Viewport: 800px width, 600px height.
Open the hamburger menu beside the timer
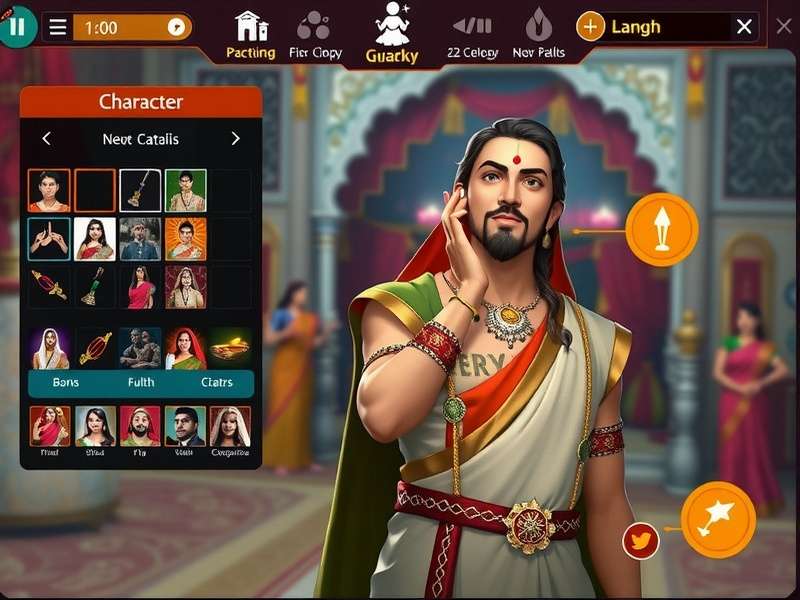[58, 28]
